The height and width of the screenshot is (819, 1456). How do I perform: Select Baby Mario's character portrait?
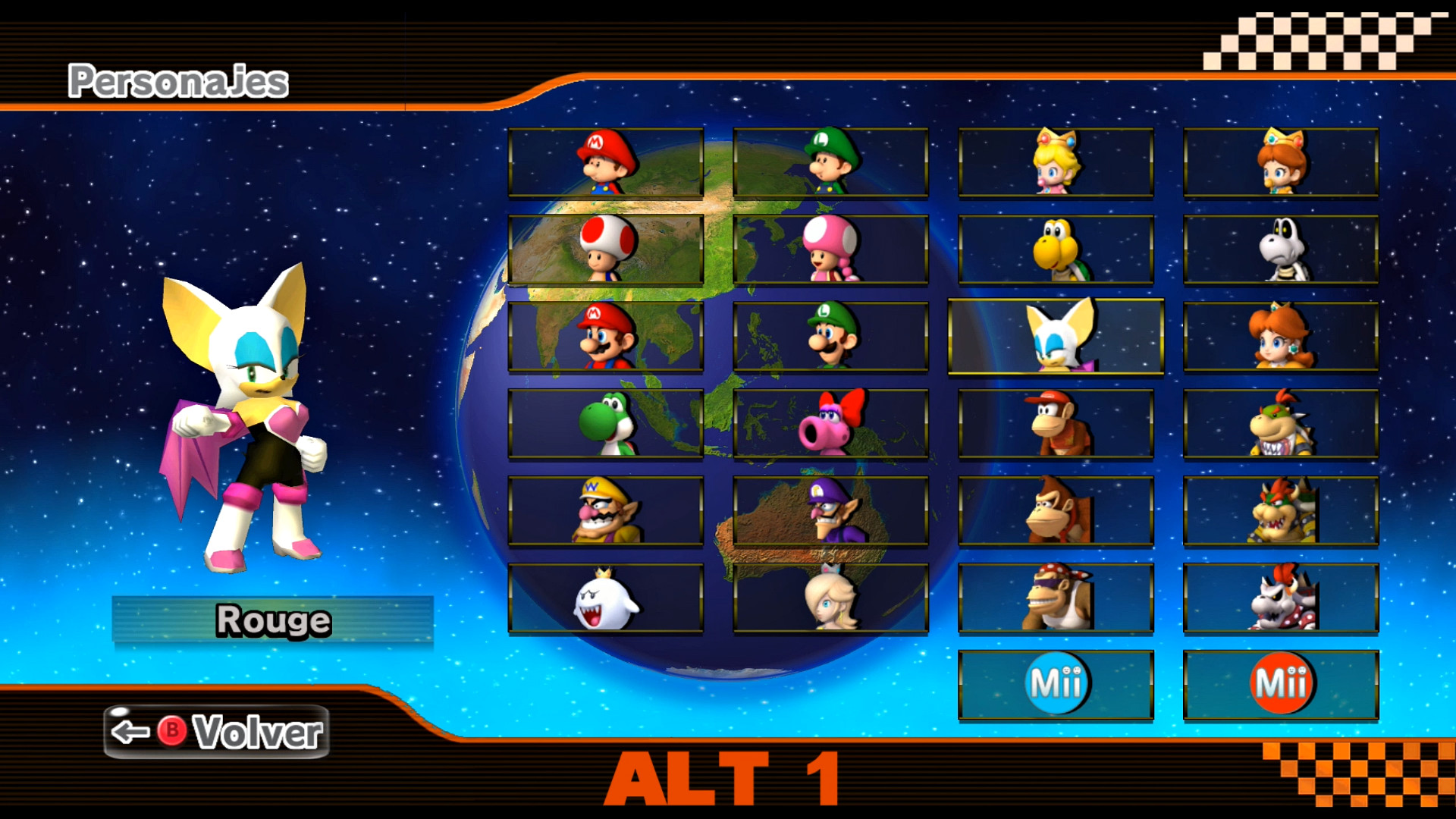(x=604, y=163)
